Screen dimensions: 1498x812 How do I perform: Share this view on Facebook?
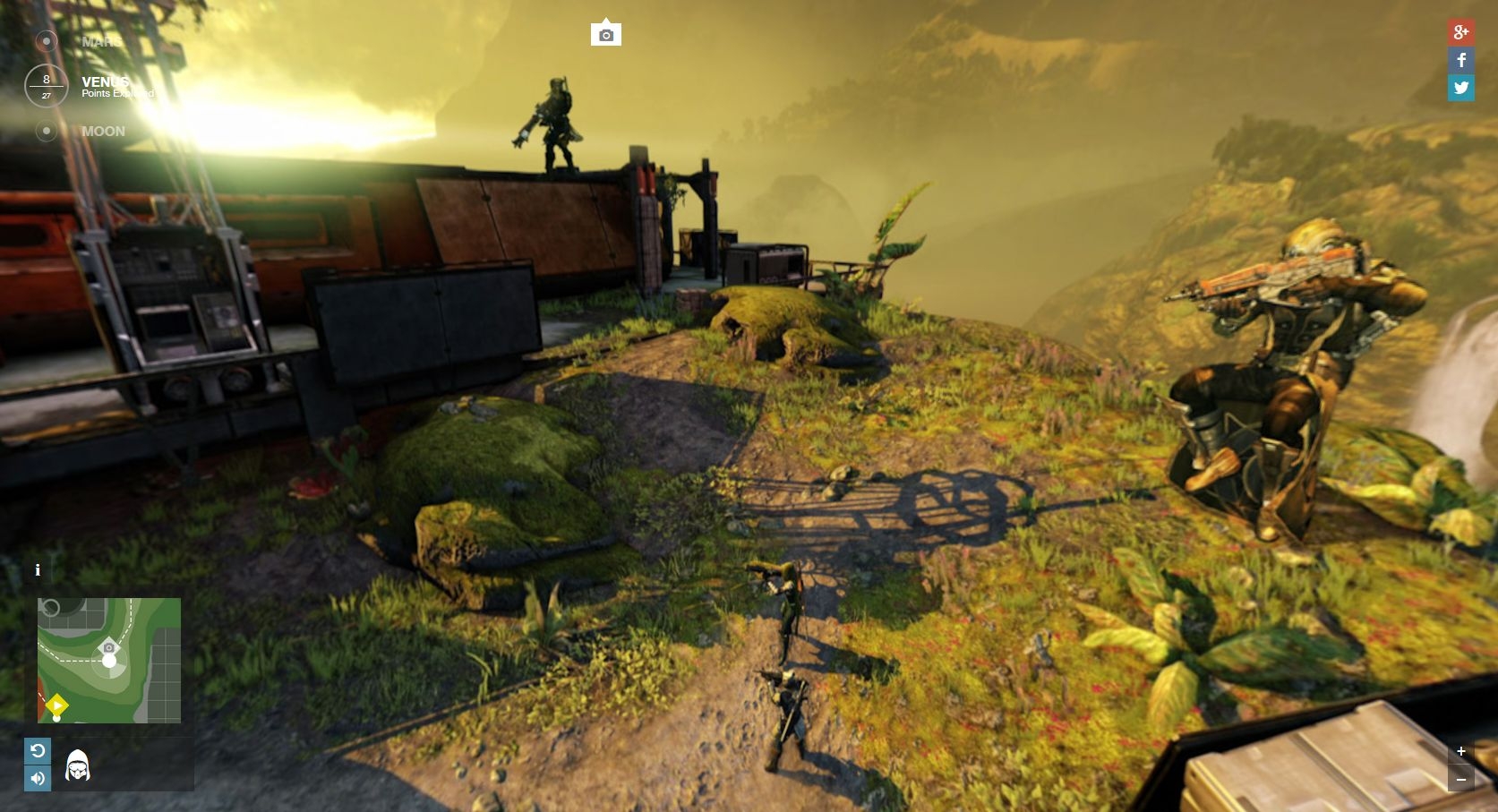[1460, 60]
